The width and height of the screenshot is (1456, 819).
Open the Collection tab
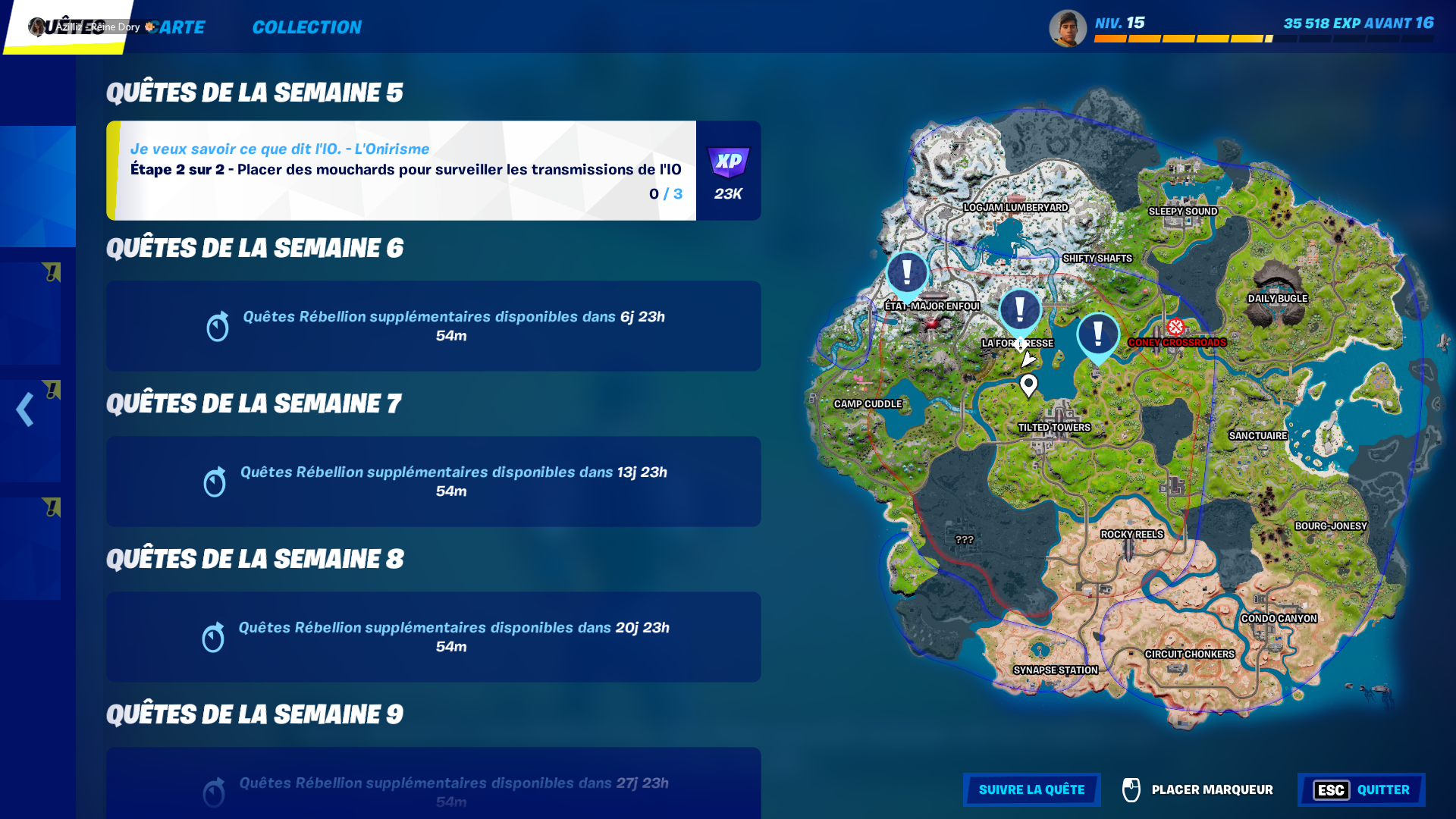pyautogui.click(x=306, y=27)
